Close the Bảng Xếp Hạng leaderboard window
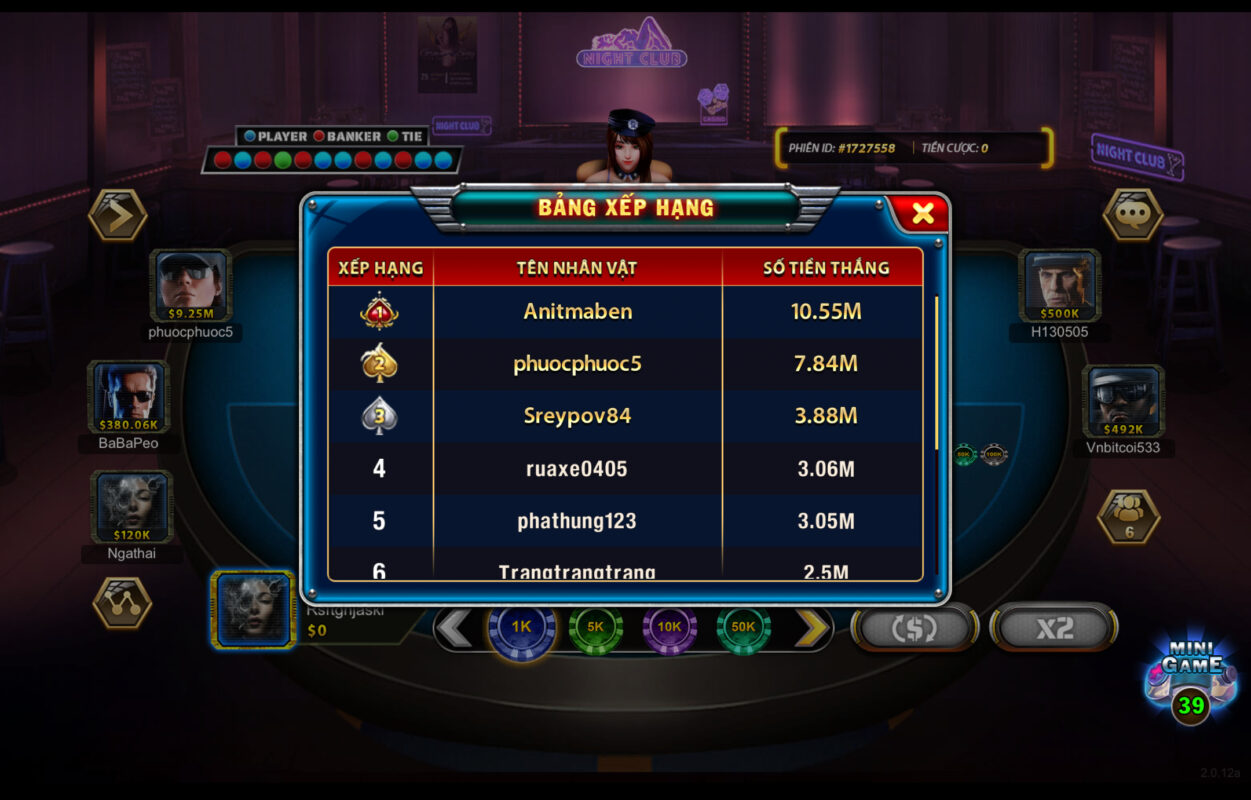Viewport: 1251px width, 800px height. point(922,213)
